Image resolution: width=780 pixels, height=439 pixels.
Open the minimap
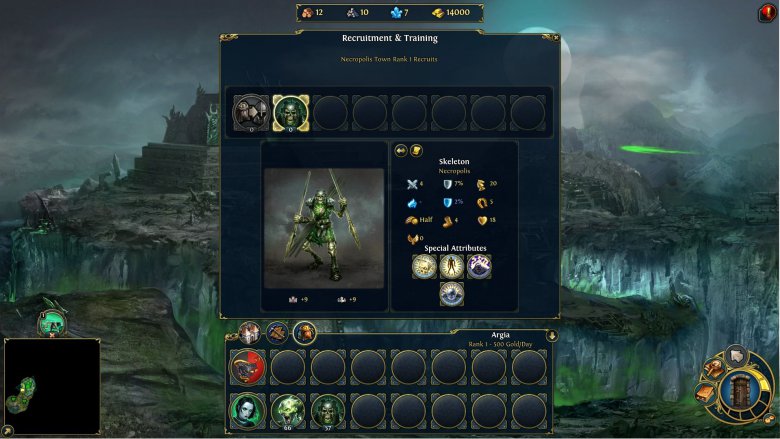(51, 386)
